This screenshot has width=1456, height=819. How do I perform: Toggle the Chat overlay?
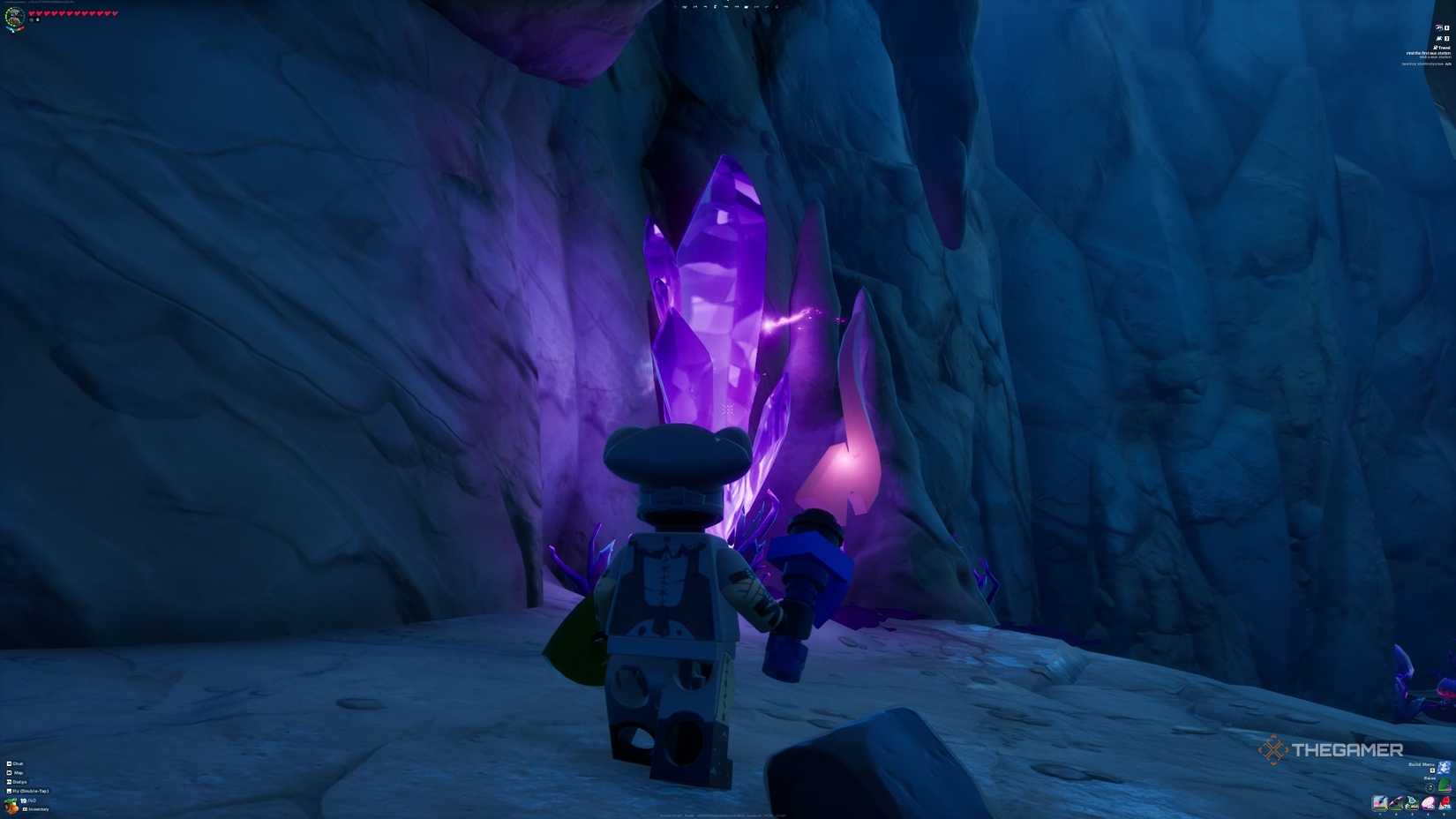pyautogui.click(x=18, y=763)
